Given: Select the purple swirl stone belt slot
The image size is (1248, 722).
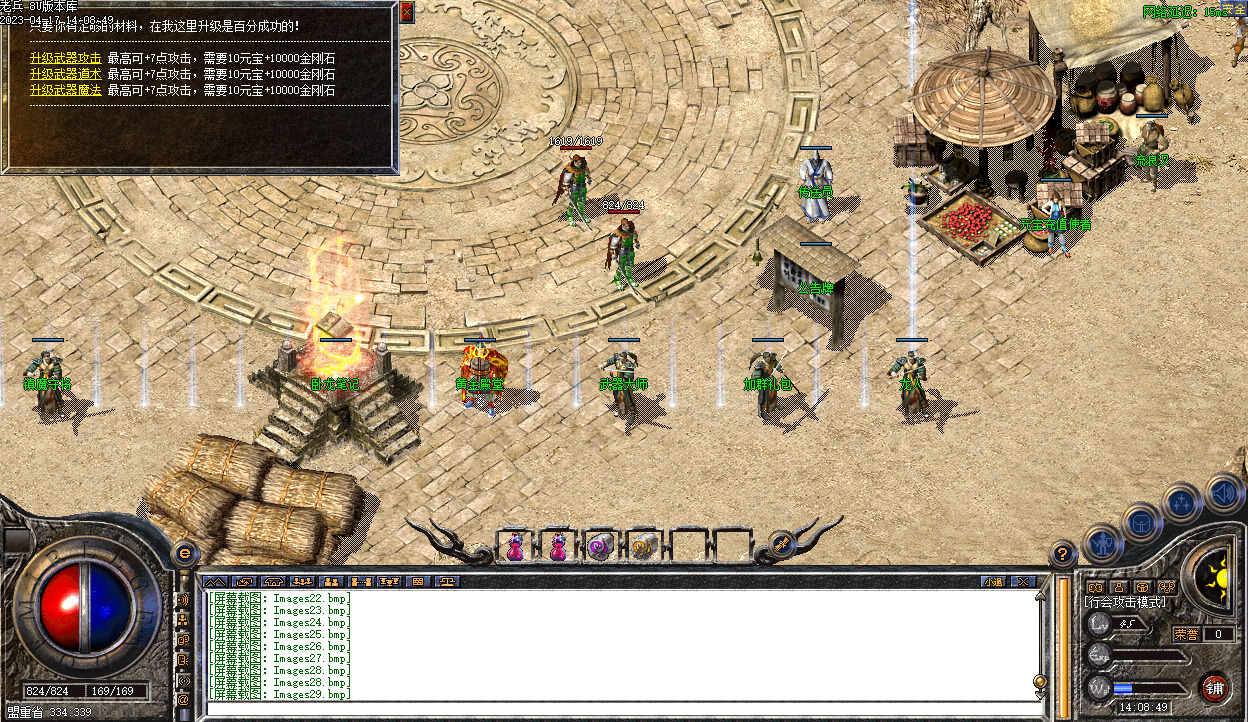Looking at the screenshot, I should click(599, 547).
